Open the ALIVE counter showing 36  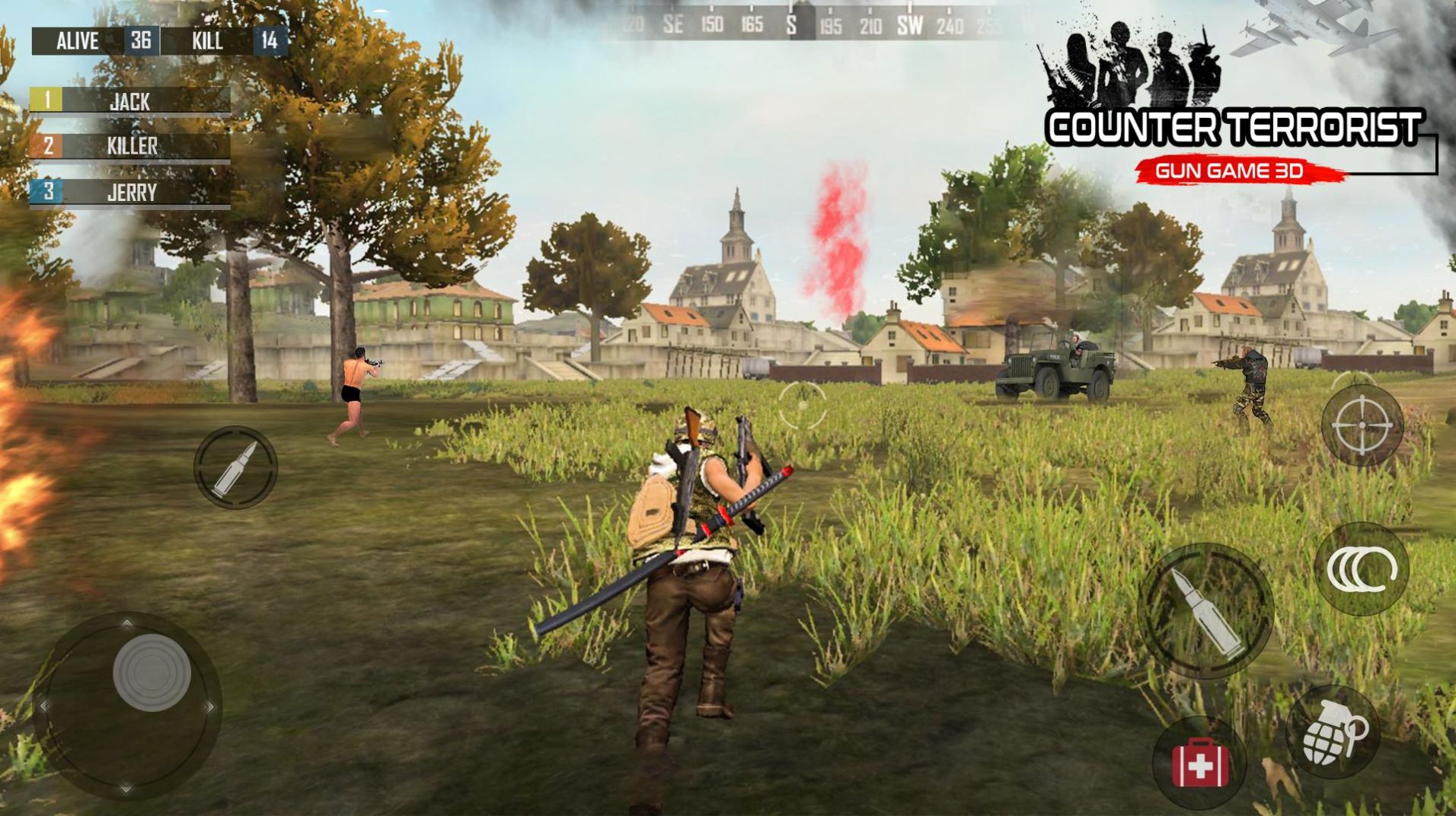pyautogui.click(x=99, y=42)
